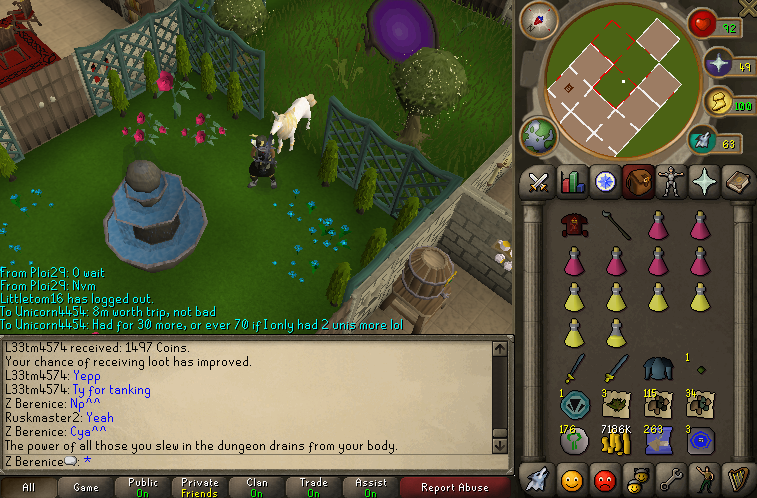Open the Combat Options tab
This screenshot has height=498, width=757.
point(540,182)
